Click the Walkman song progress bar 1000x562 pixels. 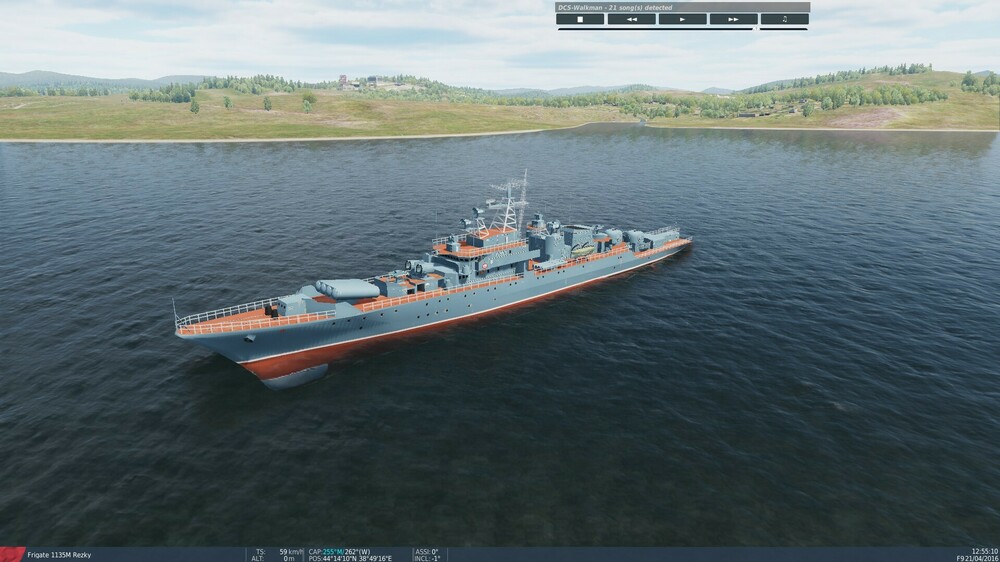point(655,29)
